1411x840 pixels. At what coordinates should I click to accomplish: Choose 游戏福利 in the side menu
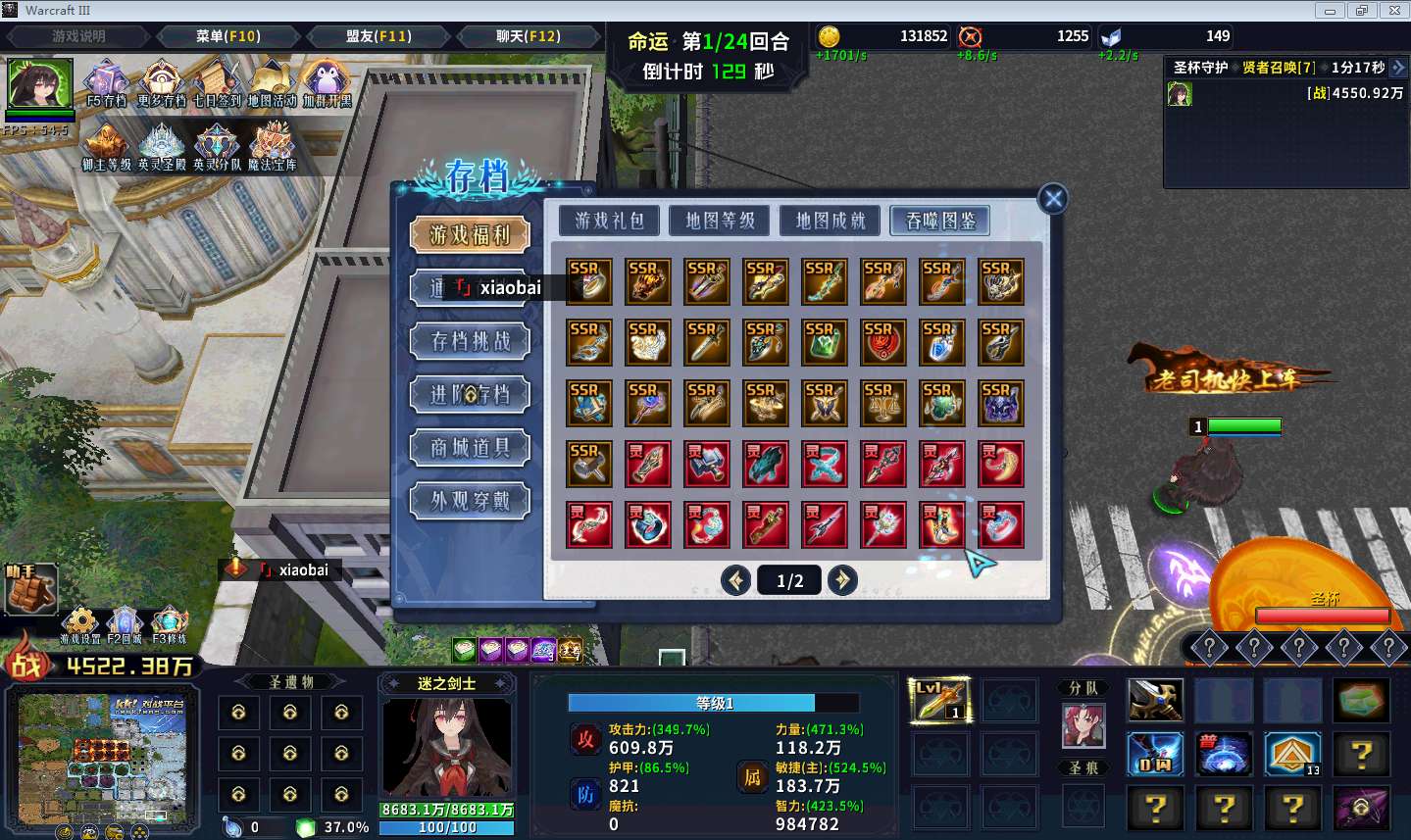click(x=471, y=234)
